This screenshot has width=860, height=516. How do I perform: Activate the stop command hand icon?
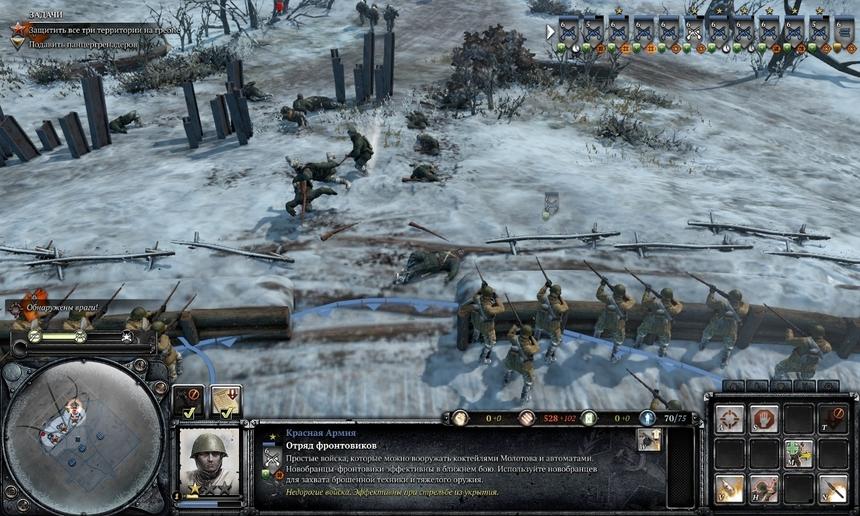pos(764,418)
